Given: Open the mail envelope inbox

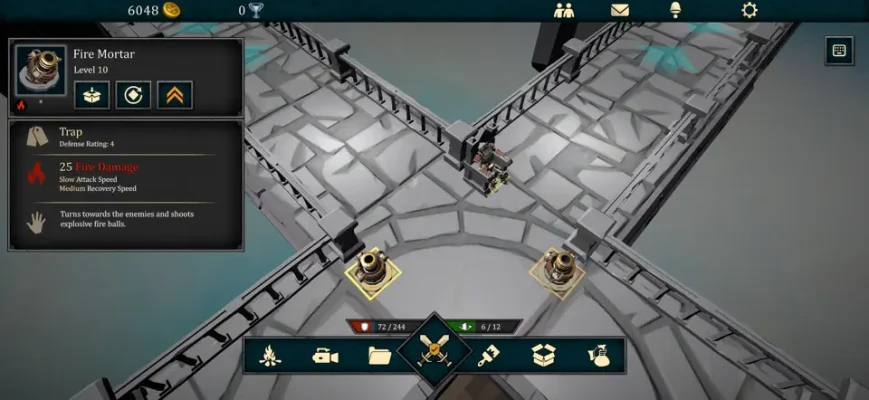Looking at the screenshot, I should [x=620, y=10].
